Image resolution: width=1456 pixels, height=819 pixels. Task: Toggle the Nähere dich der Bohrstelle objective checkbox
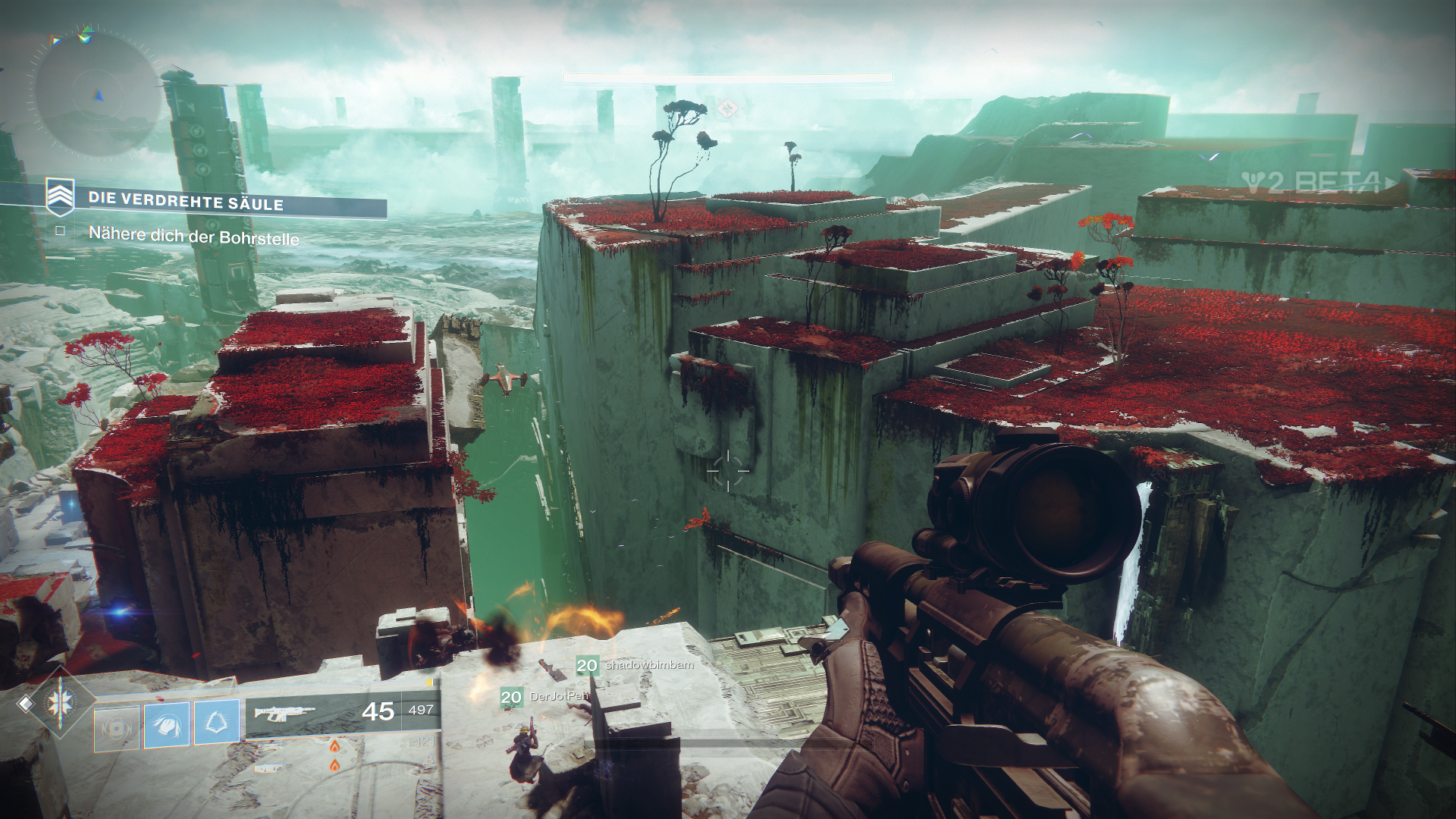pos(60,231)
